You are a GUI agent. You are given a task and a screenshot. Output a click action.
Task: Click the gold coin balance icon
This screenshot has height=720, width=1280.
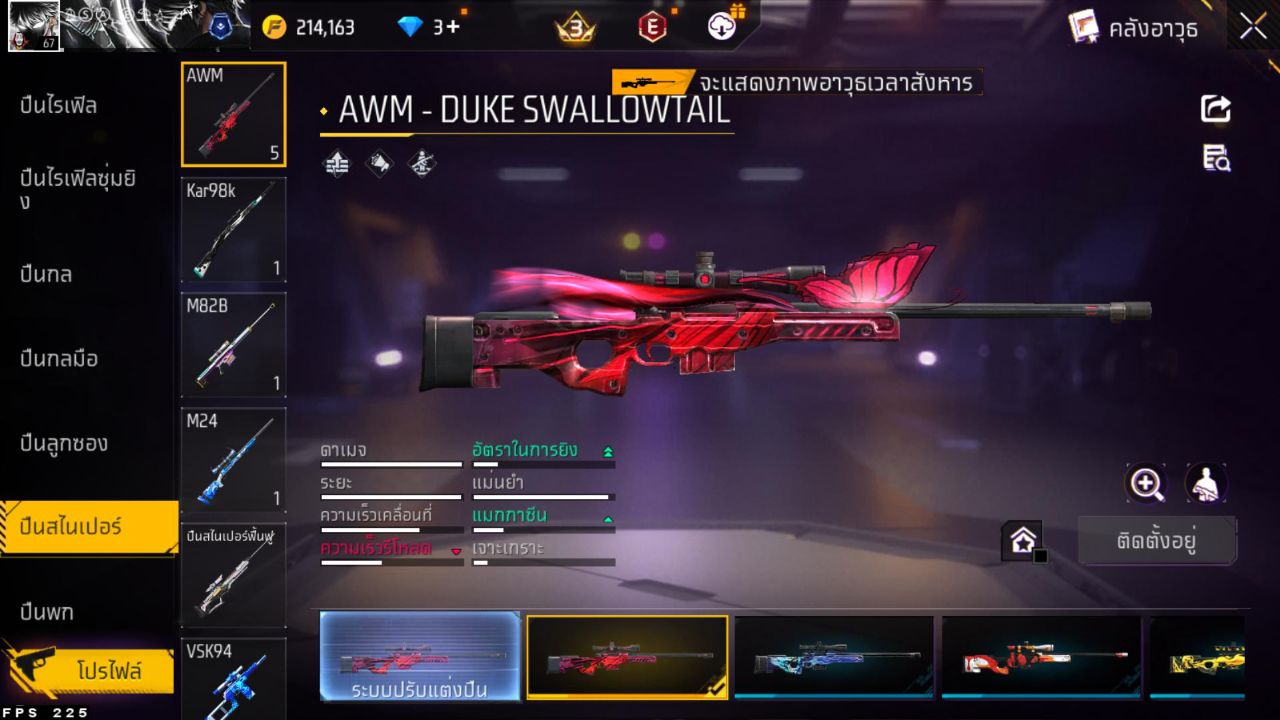click(272, 26)
